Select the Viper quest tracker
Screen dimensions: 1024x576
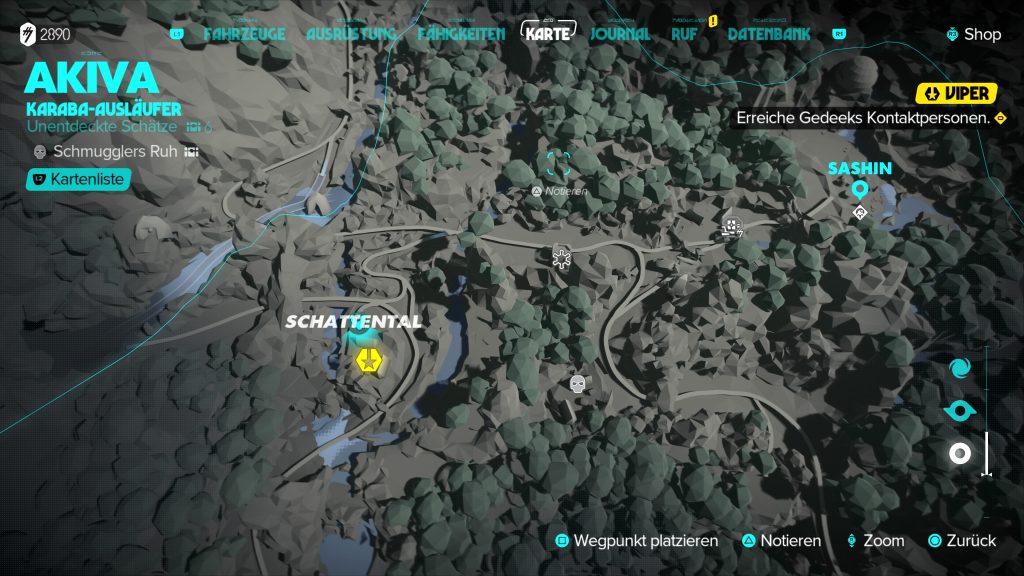[x=957, y=93]
